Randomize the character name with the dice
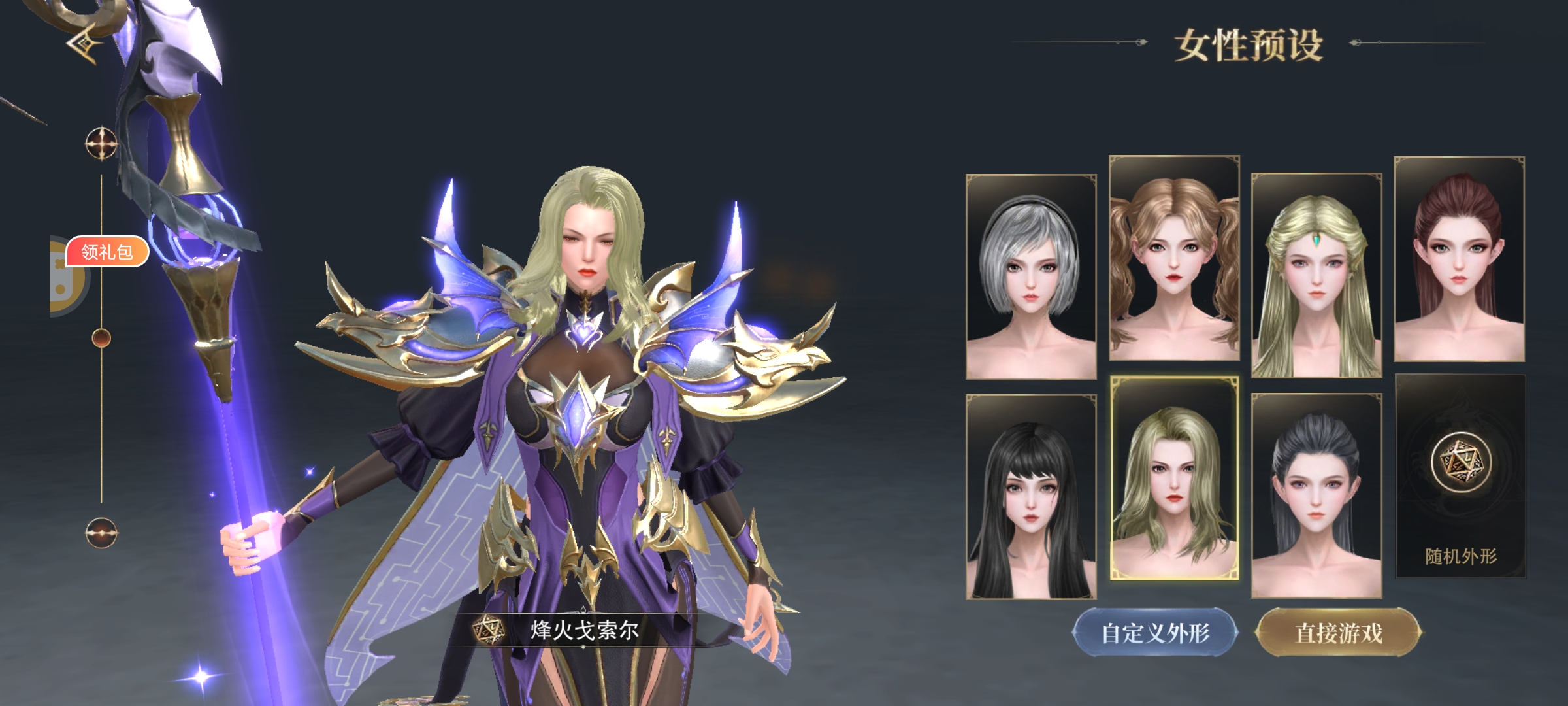The image size is (1568, 706). tap(488, 630)
